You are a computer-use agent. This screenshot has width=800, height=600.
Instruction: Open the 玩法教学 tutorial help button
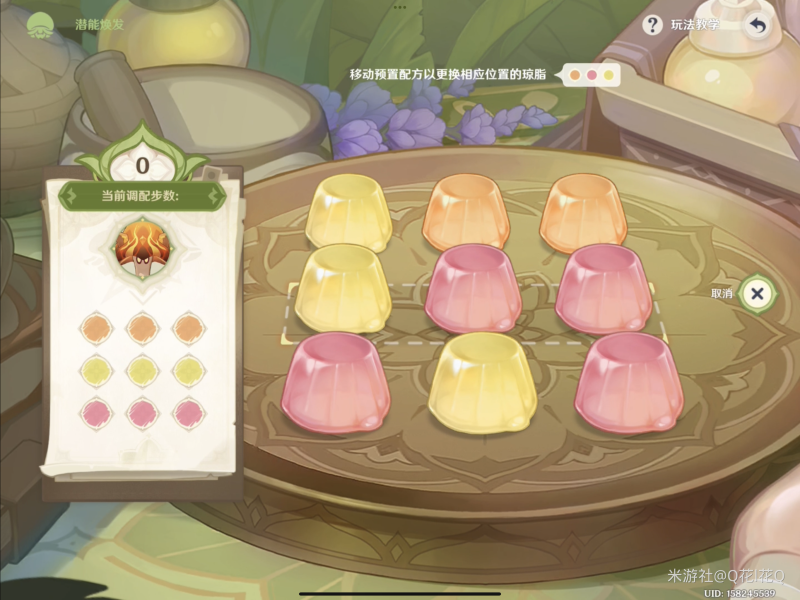(653, 25)
